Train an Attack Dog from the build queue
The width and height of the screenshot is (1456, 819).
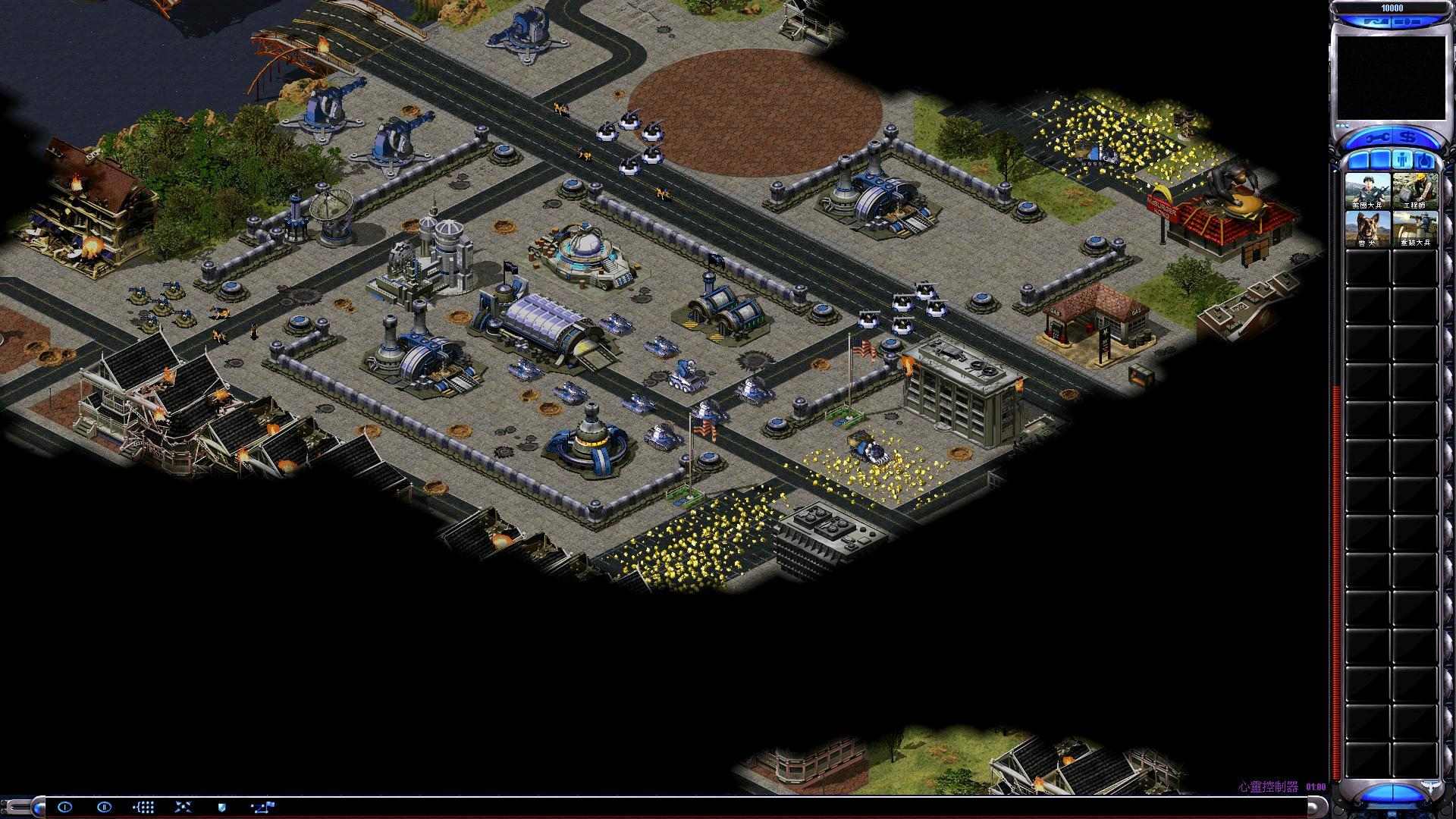pos(1368,229)
